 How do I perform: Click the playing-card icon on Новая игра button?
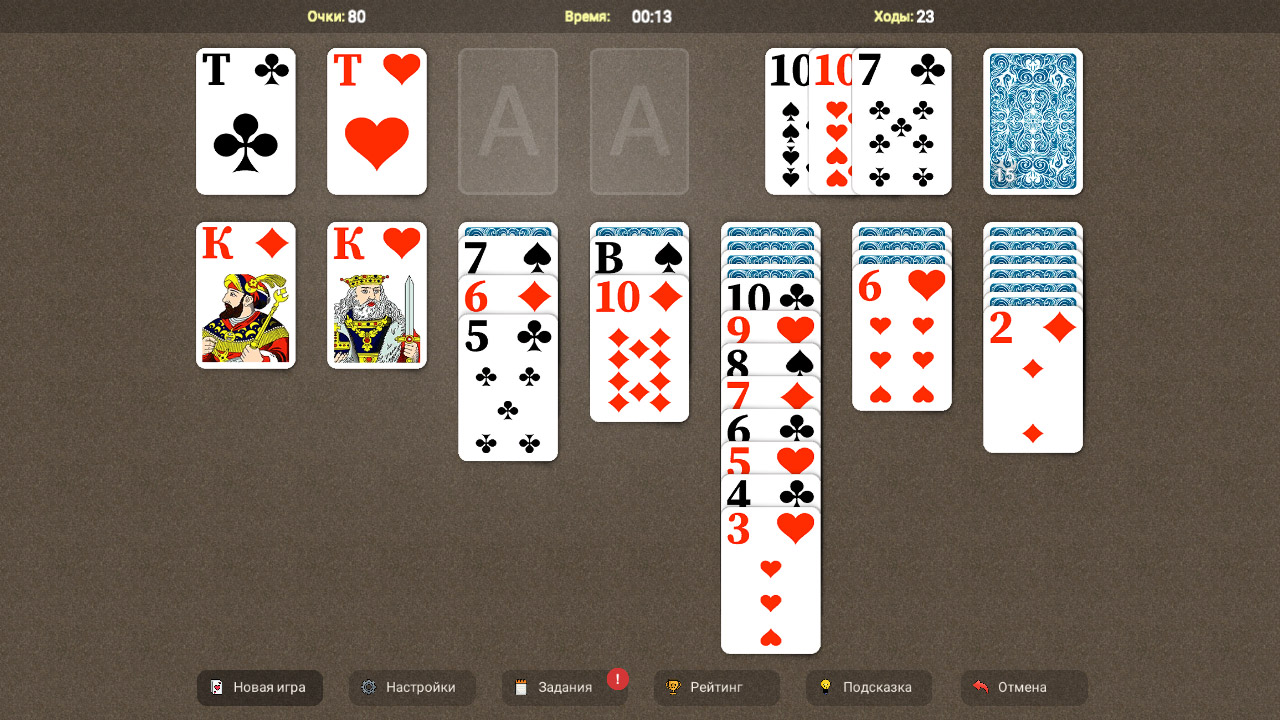click(x=219, y=687)
